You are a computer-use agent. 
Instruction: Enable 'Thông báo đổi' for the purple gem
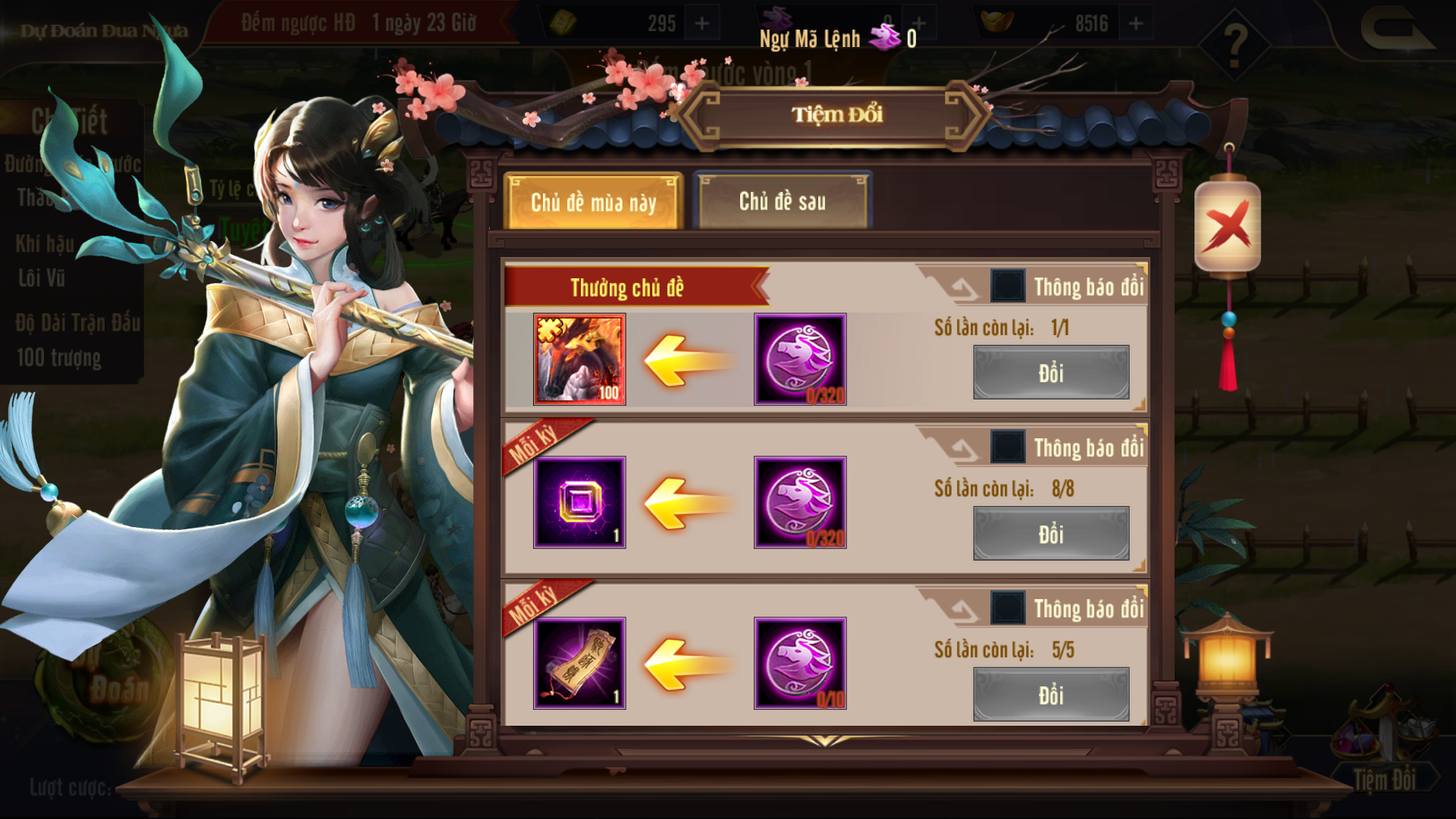pyautogui.click(x=1008, y=447)
